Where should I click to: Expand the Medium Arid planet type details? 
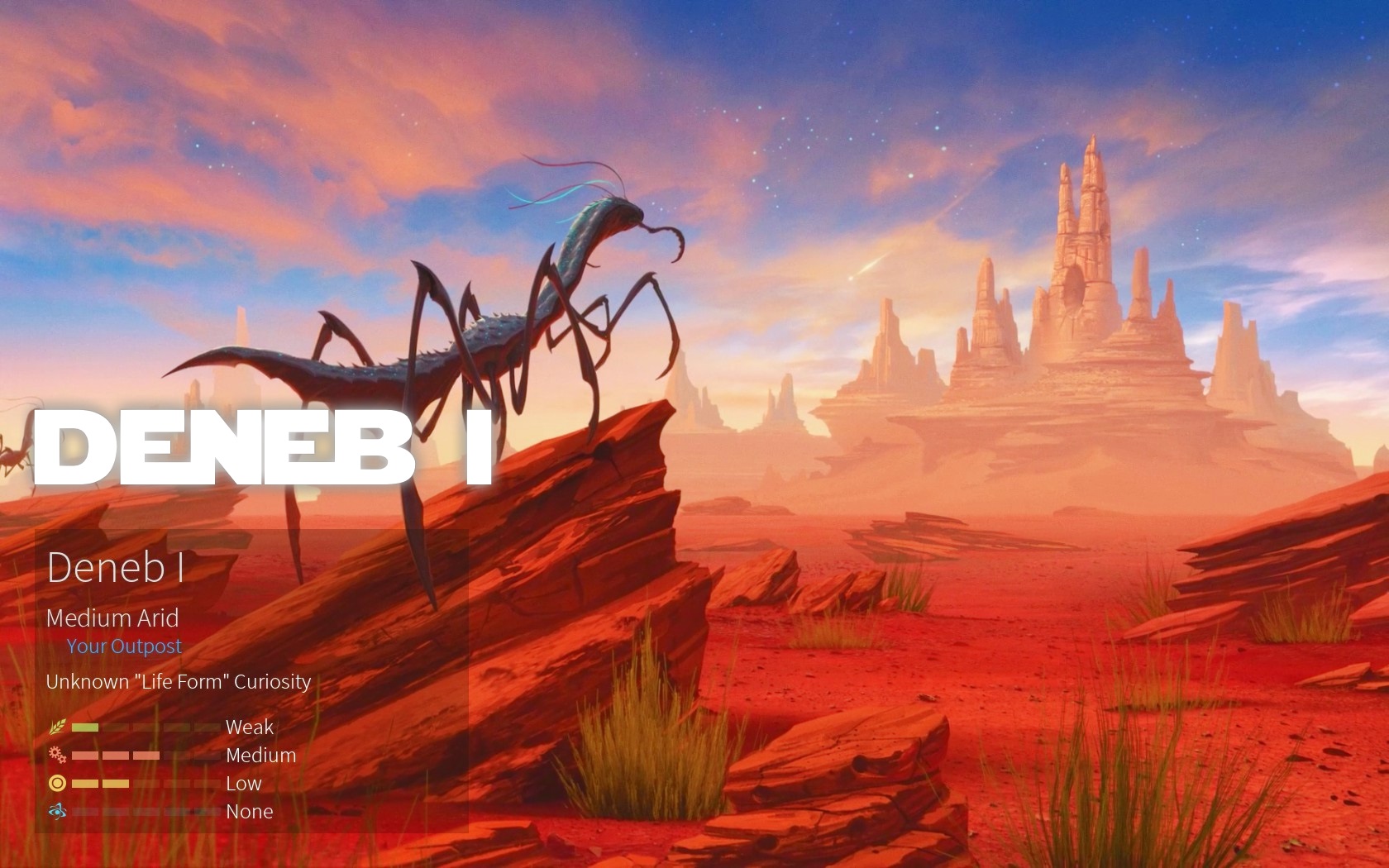click(x=113, y=618)
